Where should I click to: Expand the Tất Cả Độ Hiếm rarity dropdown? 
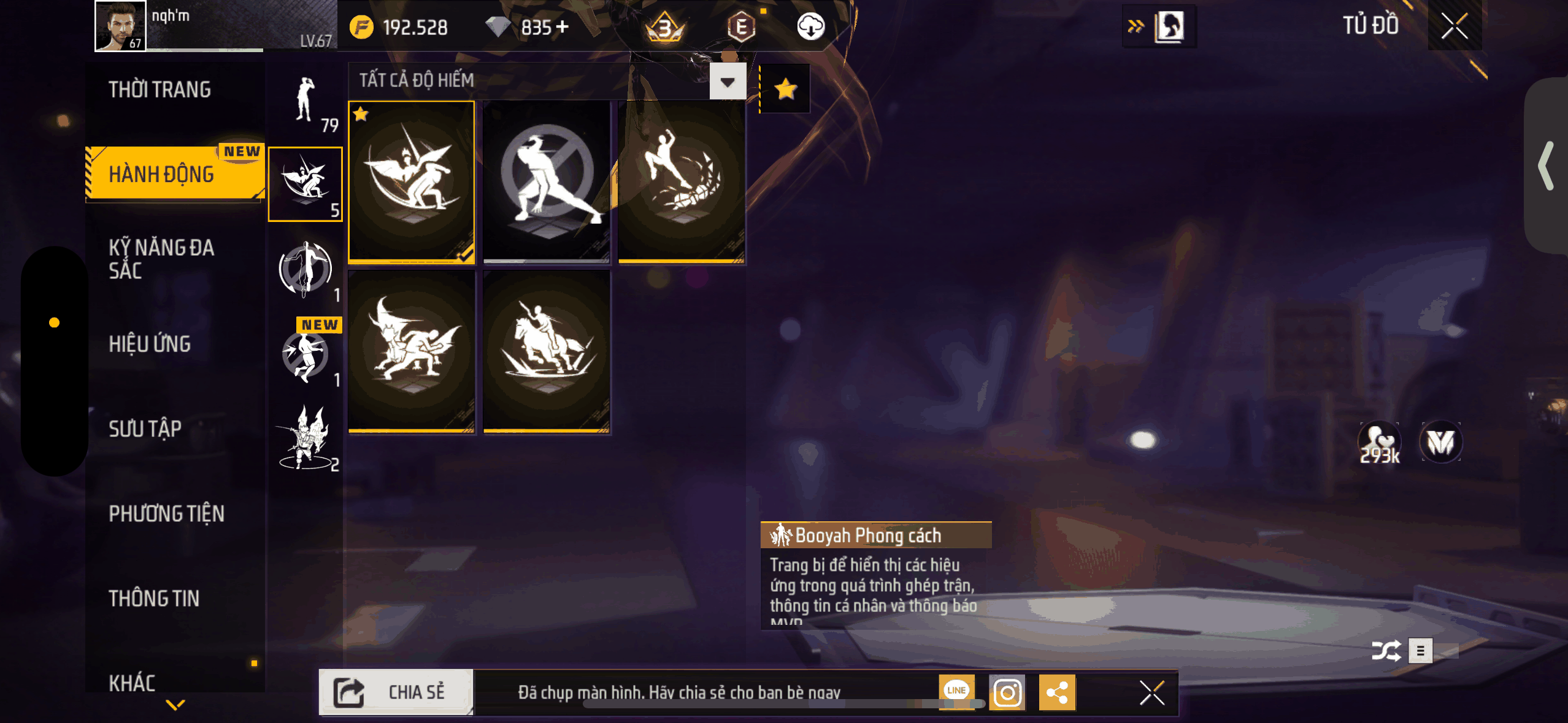tap(728, 82)
